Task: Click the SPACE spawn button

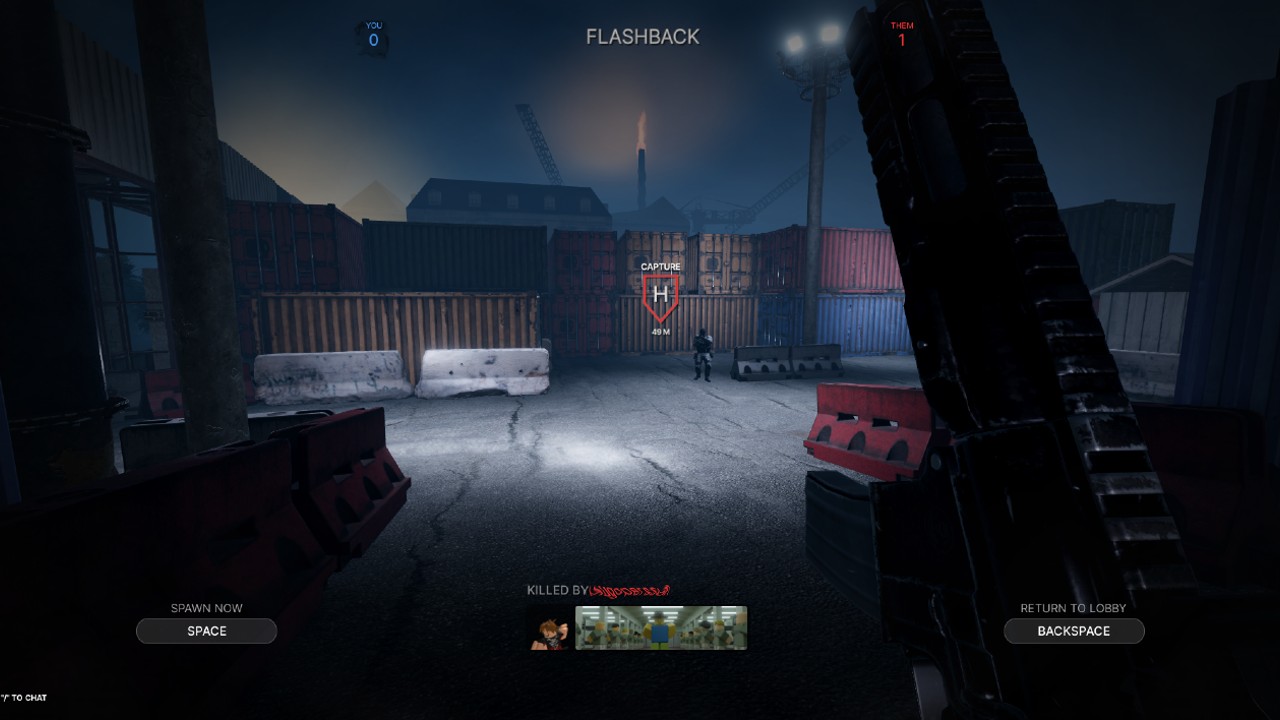Action: pos(206,630)
